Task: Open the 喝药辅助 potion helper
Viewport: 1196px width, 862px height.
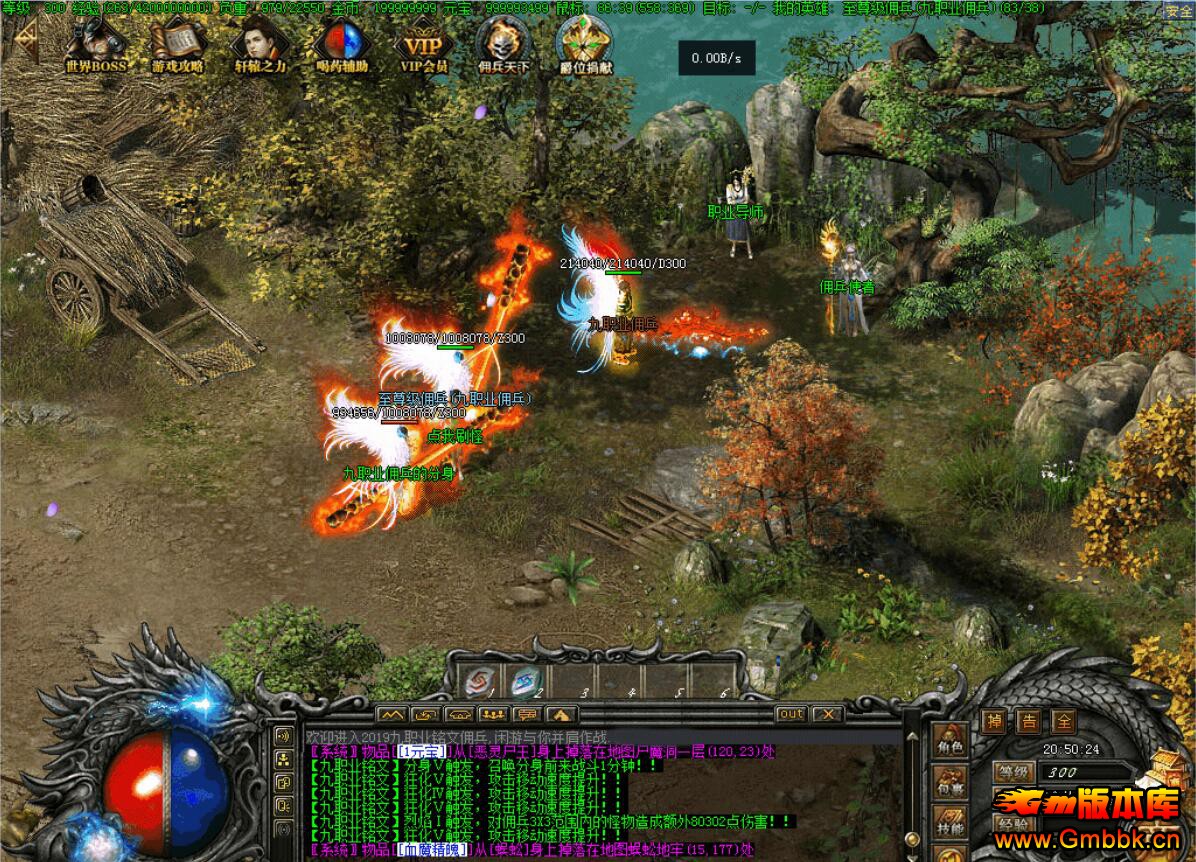Action: (x=342, y=46)
